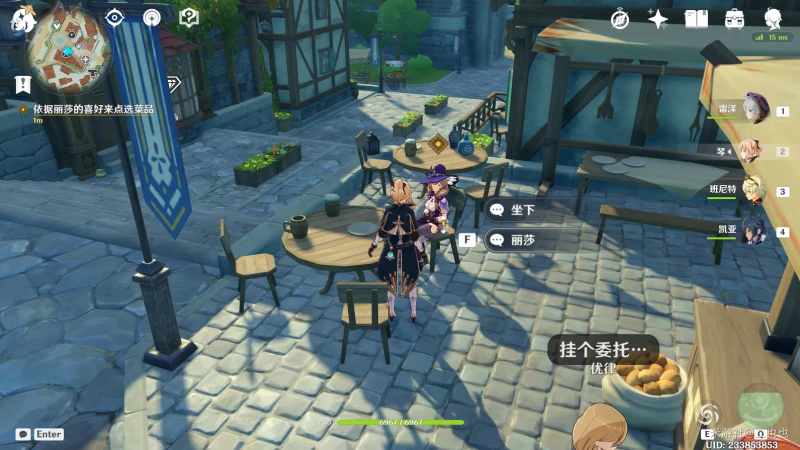Open the four-pointed star Wish icon

658,18
